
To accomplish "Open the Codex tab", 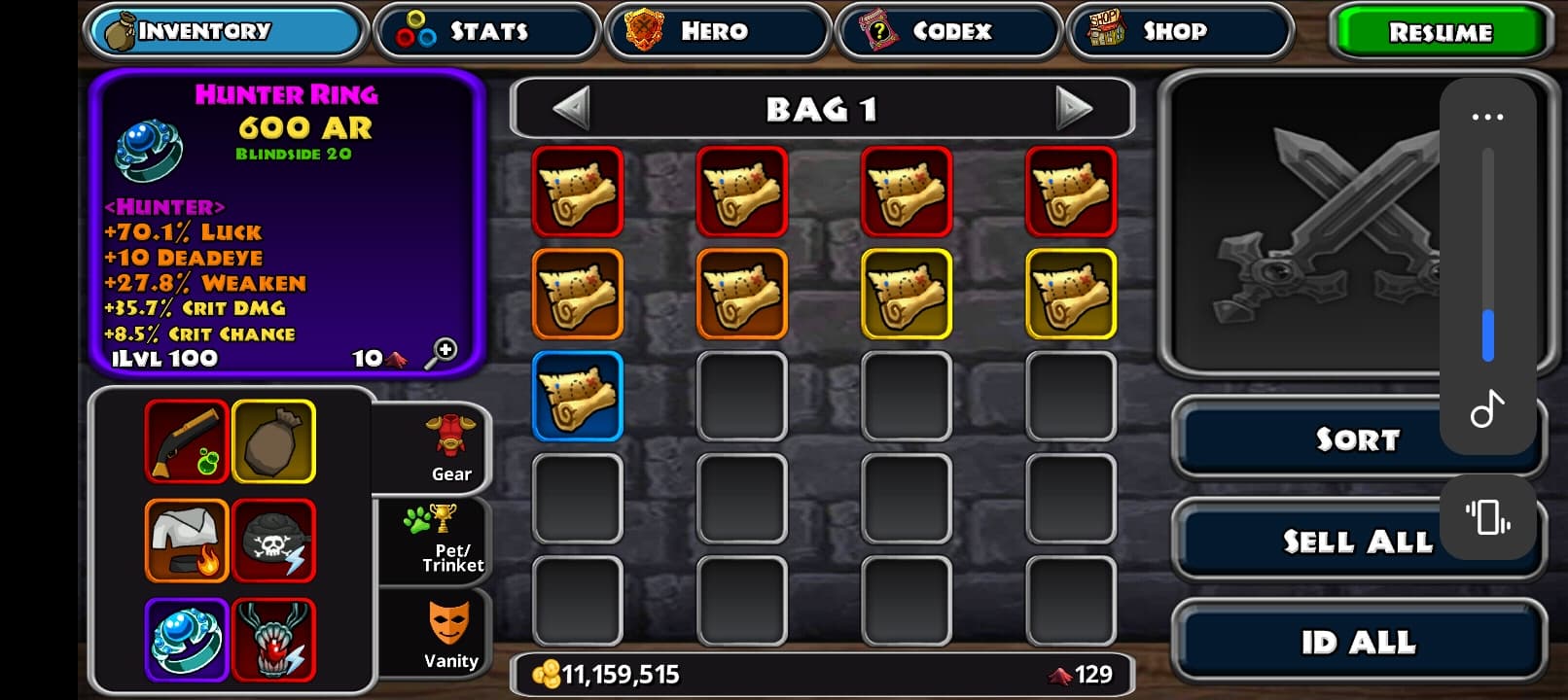I will point(948,31).
